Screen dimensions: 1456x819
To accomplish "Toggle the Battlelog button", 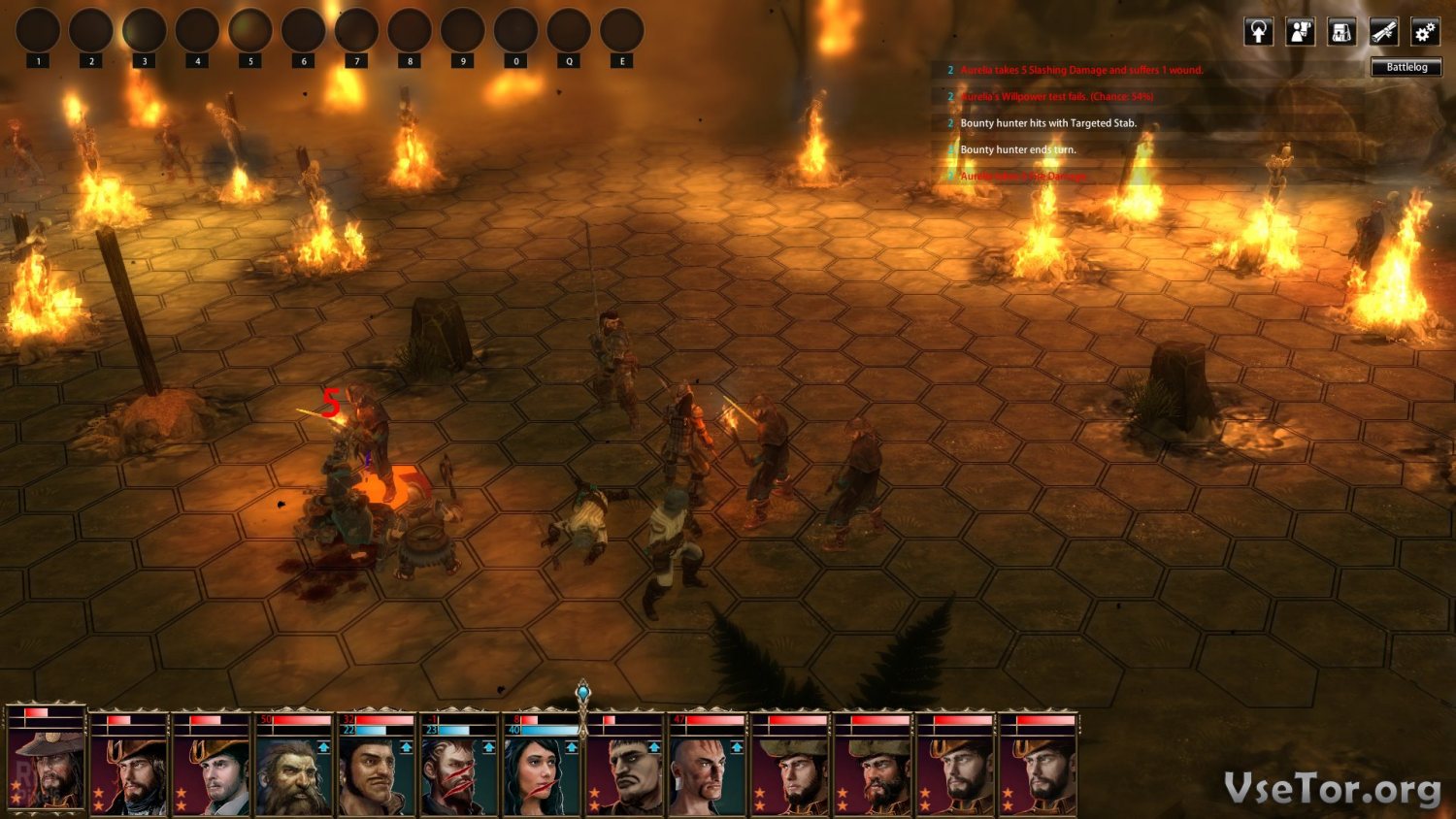I will coord(1406,67).
